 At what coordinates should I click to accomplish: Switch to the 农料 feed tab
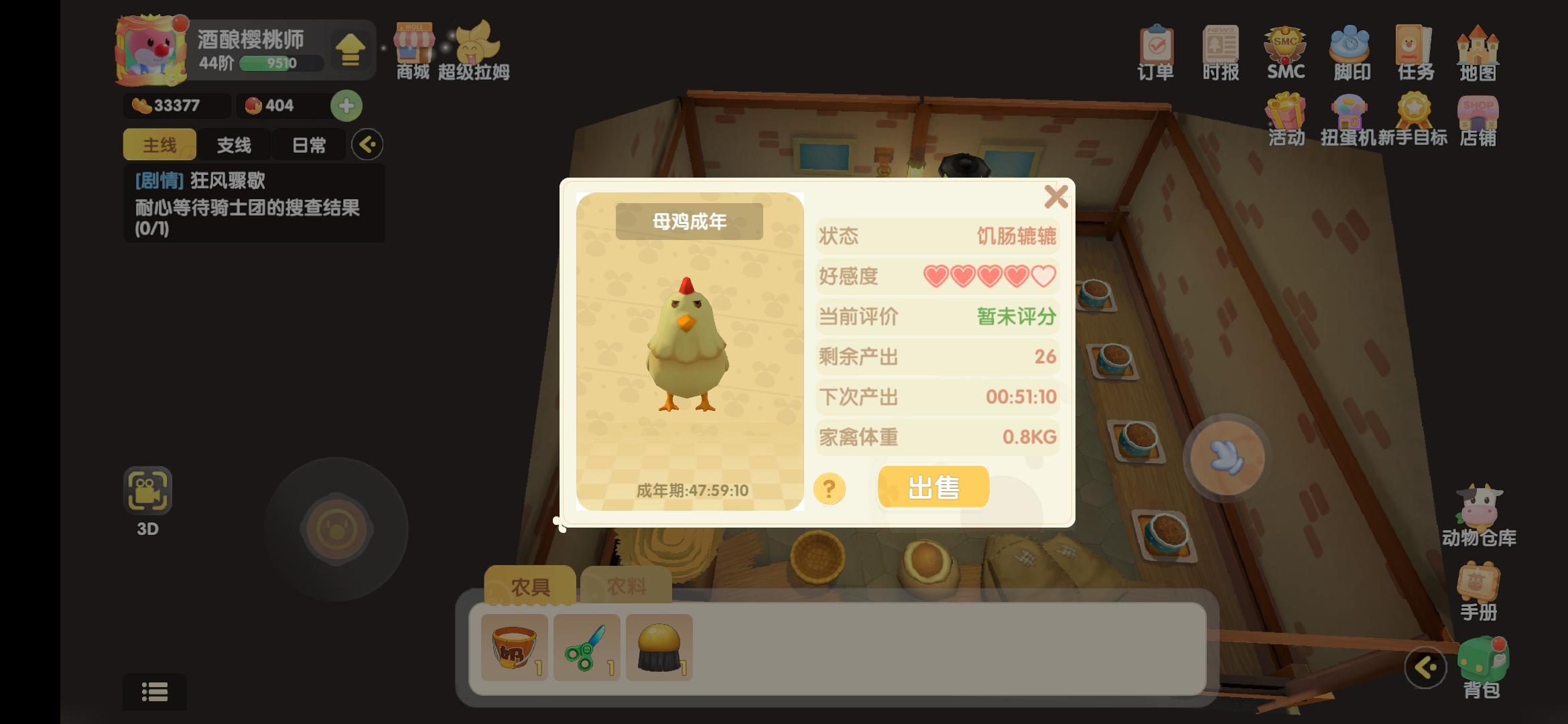(x=626, y=584)
